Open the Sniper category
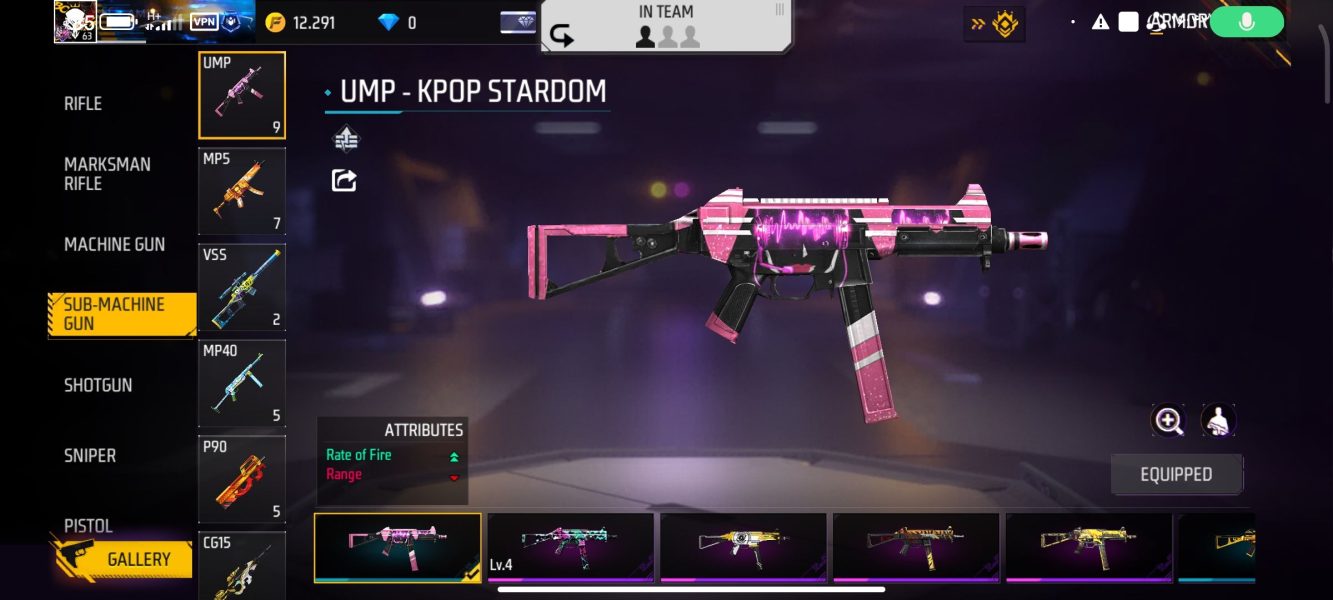Screen dimensions: 1333x600 tap(90, 456)
